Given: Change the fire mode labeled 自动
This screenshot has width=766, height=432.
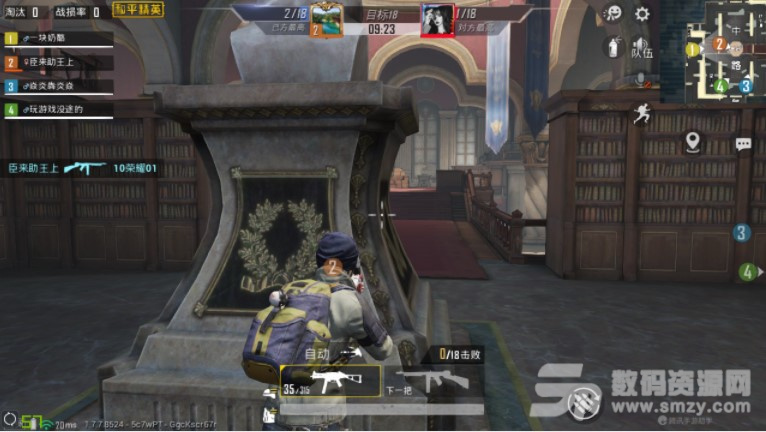Looking at the screenshot, I should click(x=317, y=354).
